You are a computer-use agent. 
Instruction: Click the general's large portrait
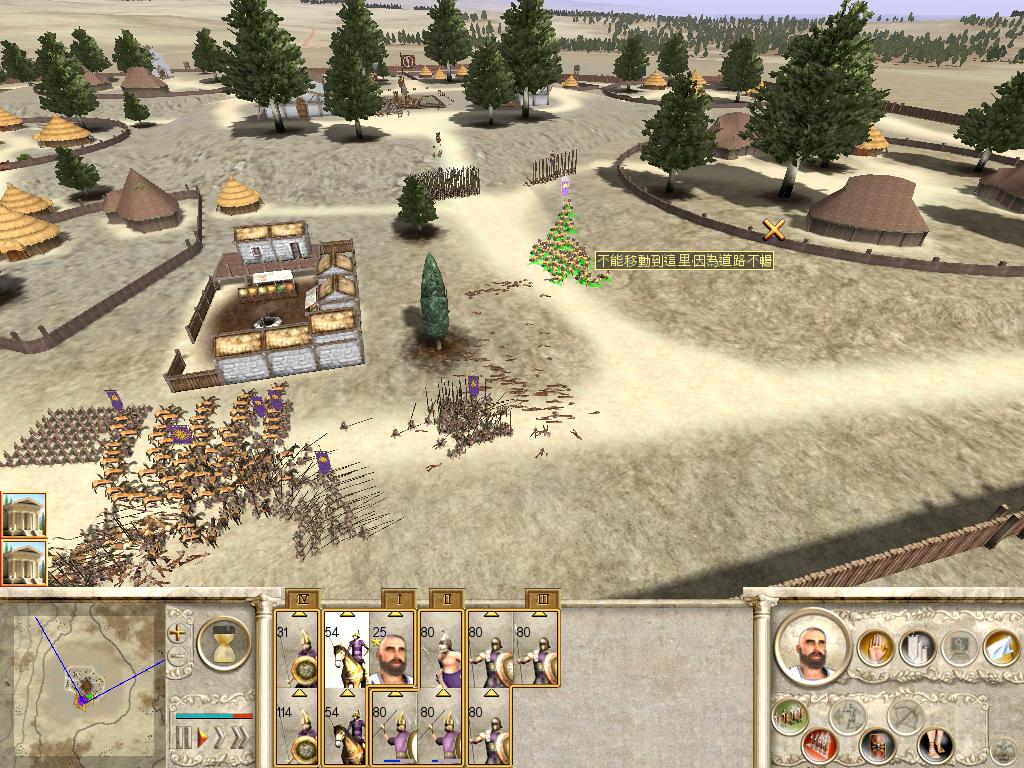coord(811,648)
